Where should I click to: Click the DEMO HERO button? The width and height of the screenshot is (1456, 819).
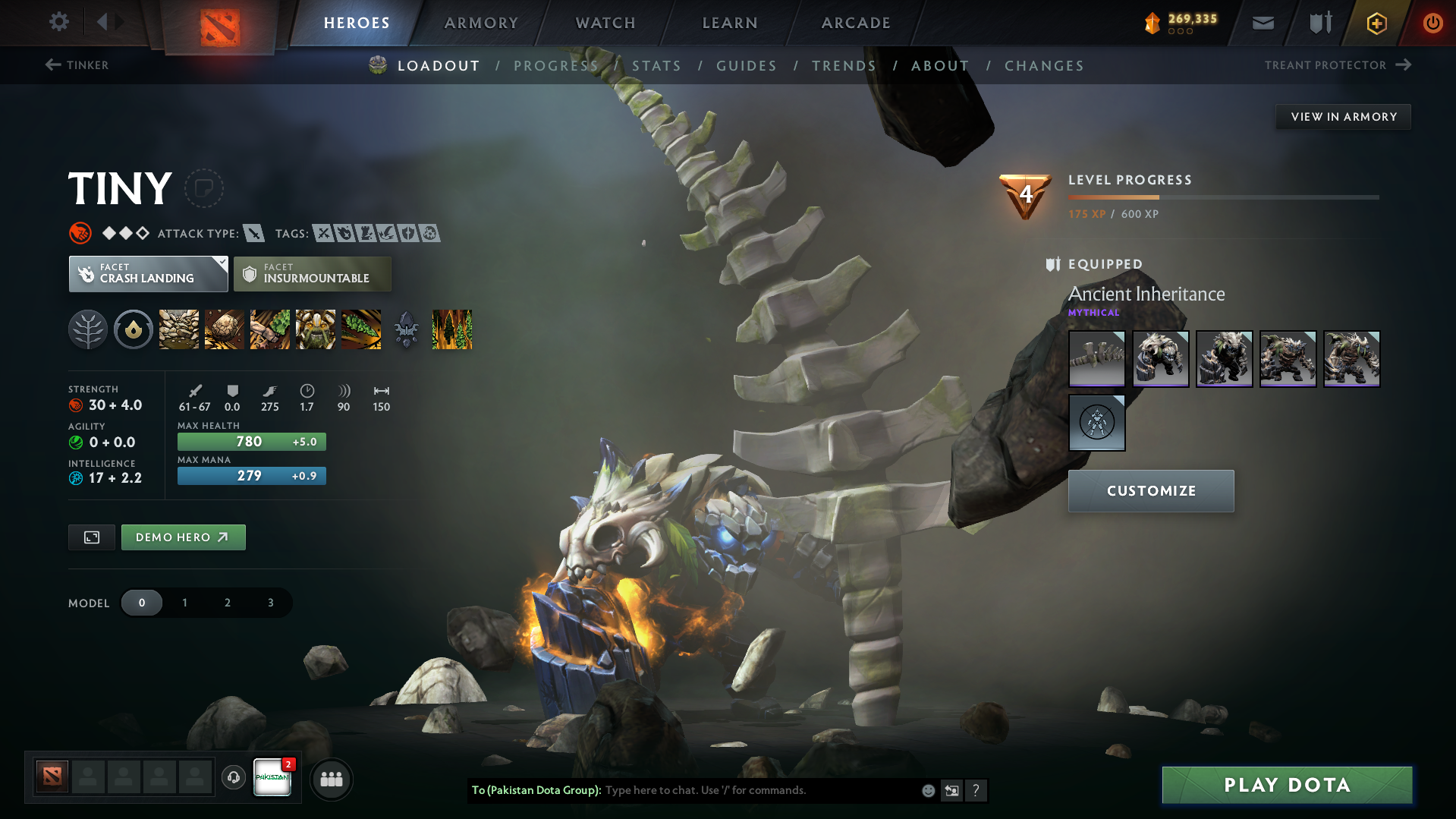[x=183, y=537]
